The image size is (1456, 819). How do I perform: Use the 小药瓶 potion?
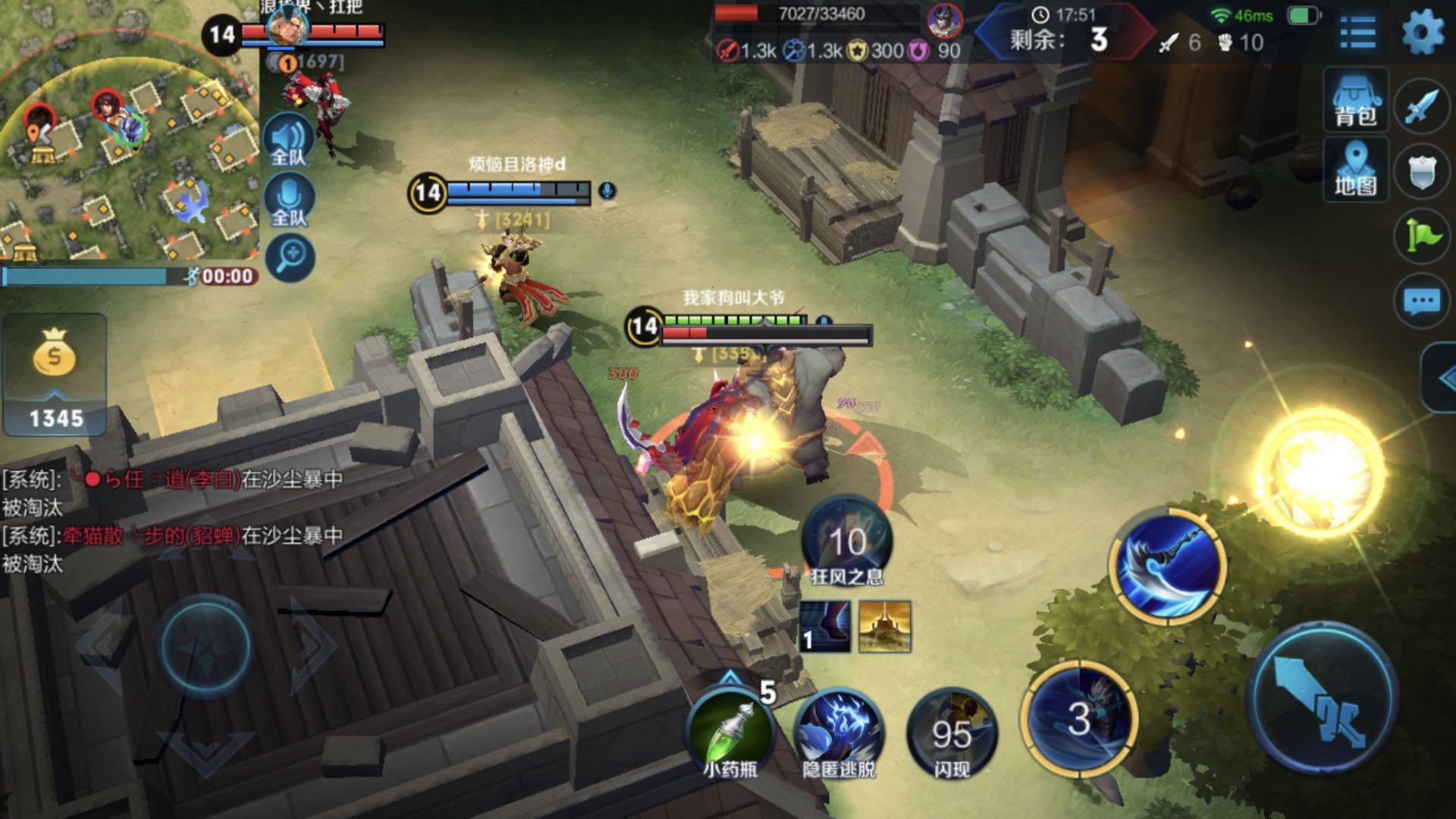point(730,732)
